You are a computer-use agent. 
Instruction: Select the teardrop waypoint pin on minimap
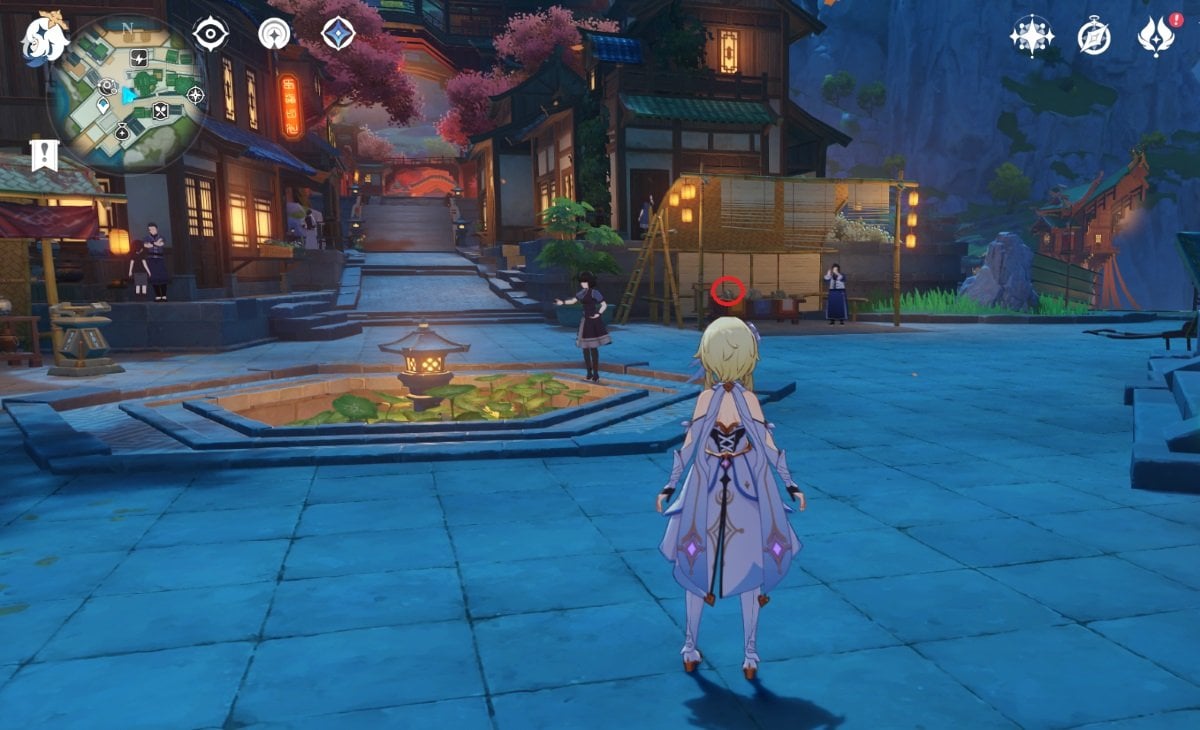coord(103,105)
